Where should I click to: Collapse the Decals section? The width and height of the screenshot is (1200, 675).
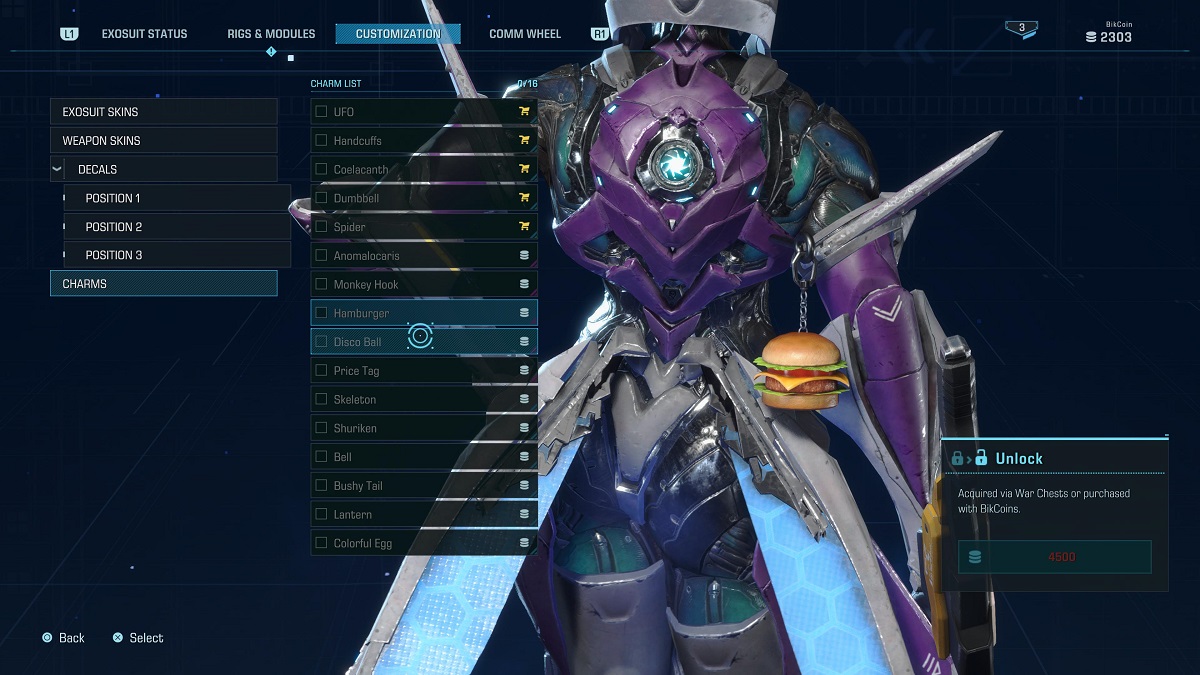[x=57, y=170]
